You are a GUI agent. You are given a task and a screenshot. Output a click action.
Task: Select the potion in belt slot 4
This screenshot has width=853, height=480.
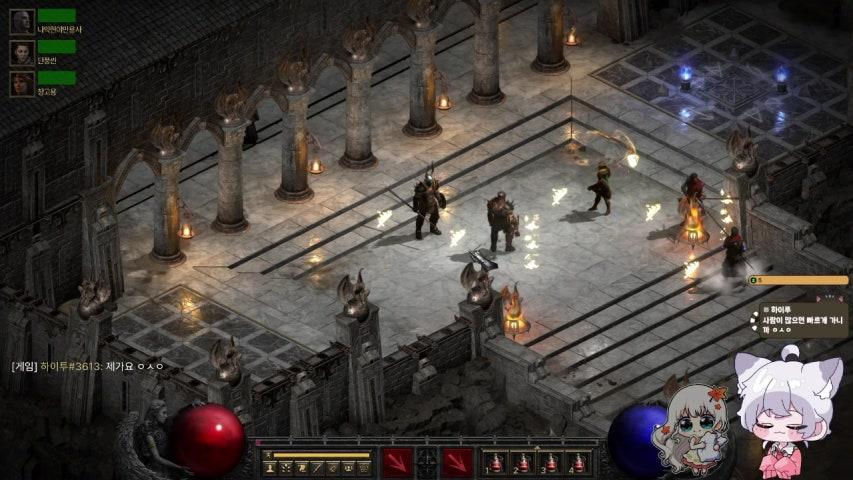578,463
